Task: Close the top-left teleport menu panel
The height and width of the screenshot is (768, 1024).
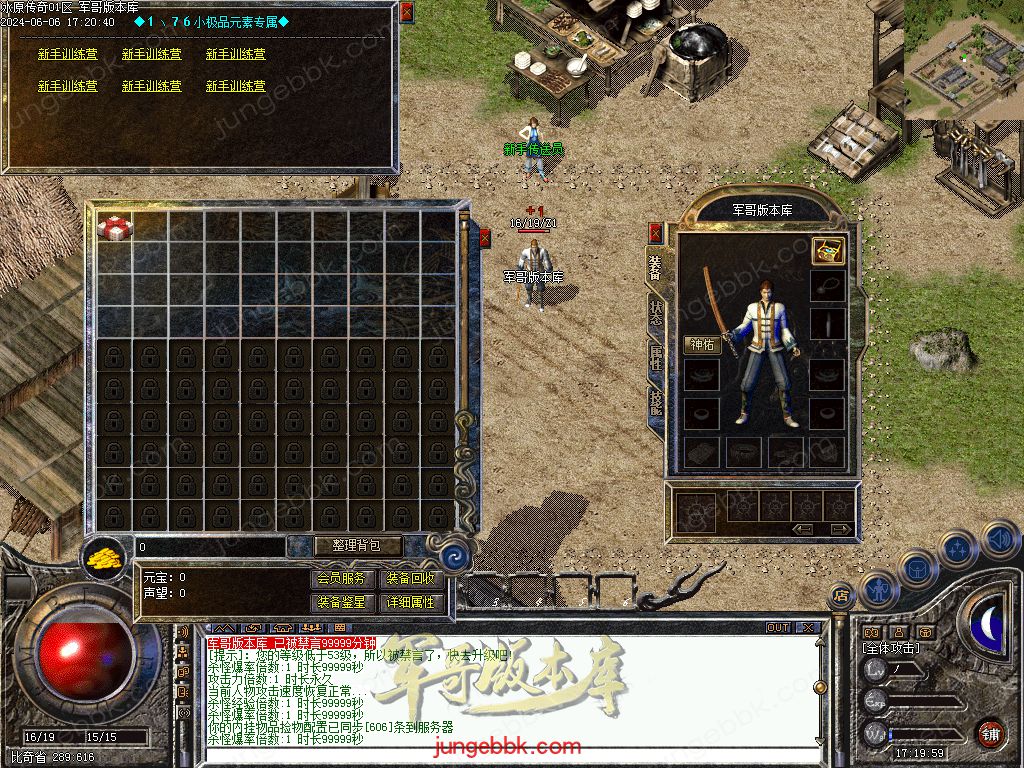Action: click(406, 12)
